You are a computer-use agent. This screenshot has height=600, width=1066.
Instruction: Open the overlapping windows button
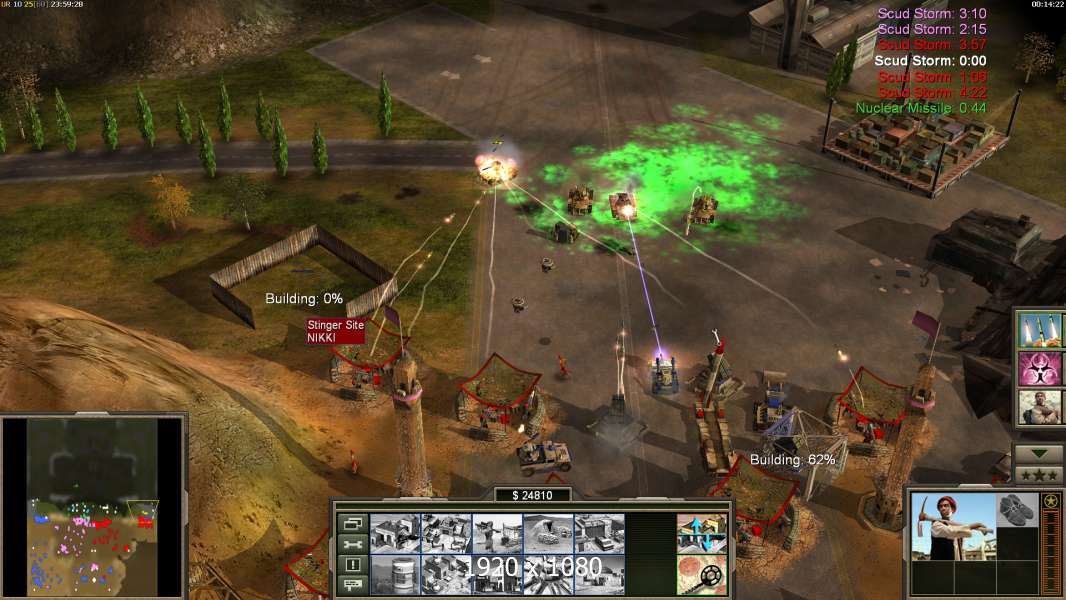click(x=352, y=523)
